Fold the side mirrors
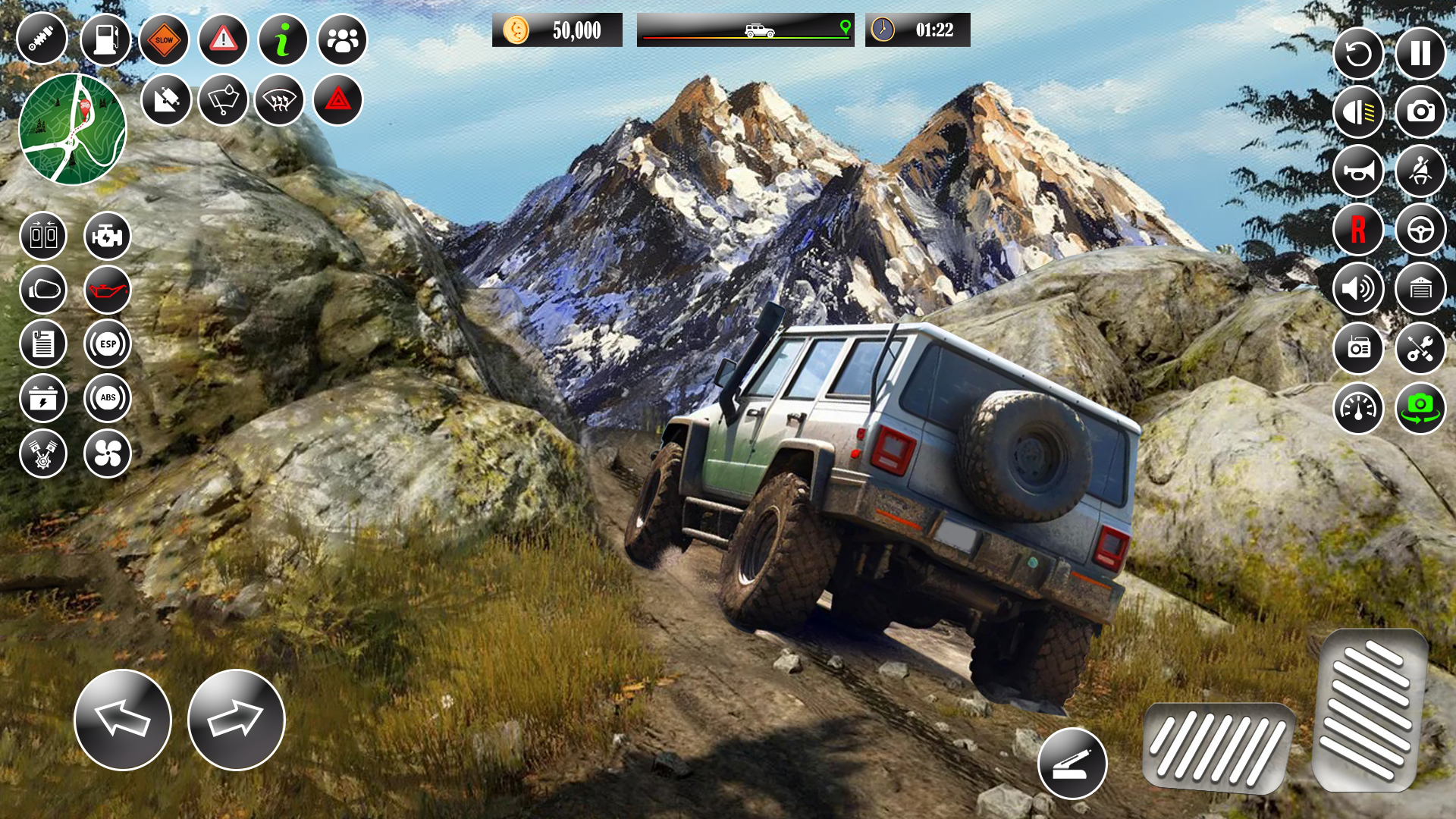Image resolution: width=1456 pixels, height=819 pixels. (x=43, y=290)
